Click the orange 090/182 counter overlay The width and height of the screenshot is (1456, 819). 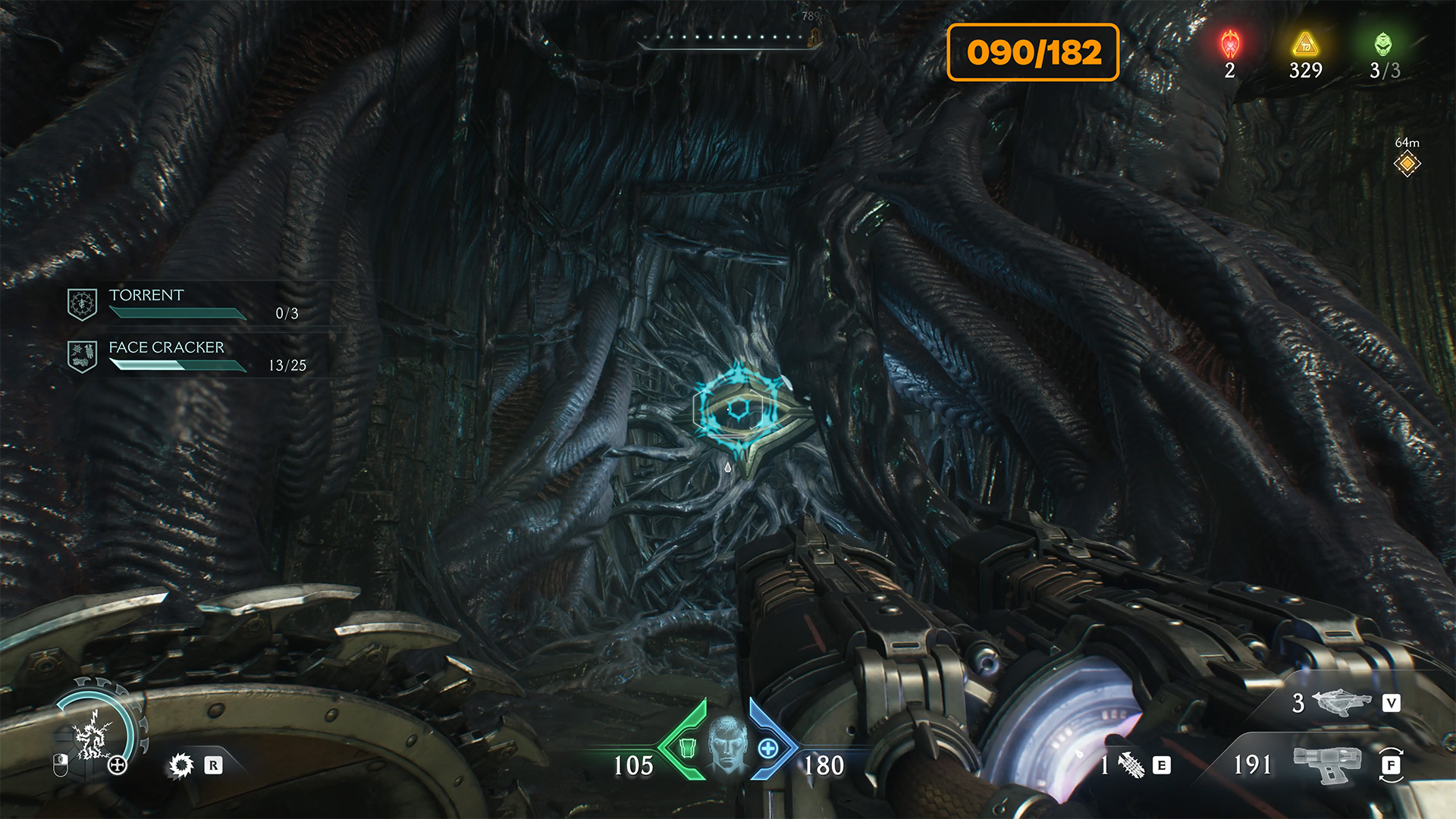[1033, 52]
